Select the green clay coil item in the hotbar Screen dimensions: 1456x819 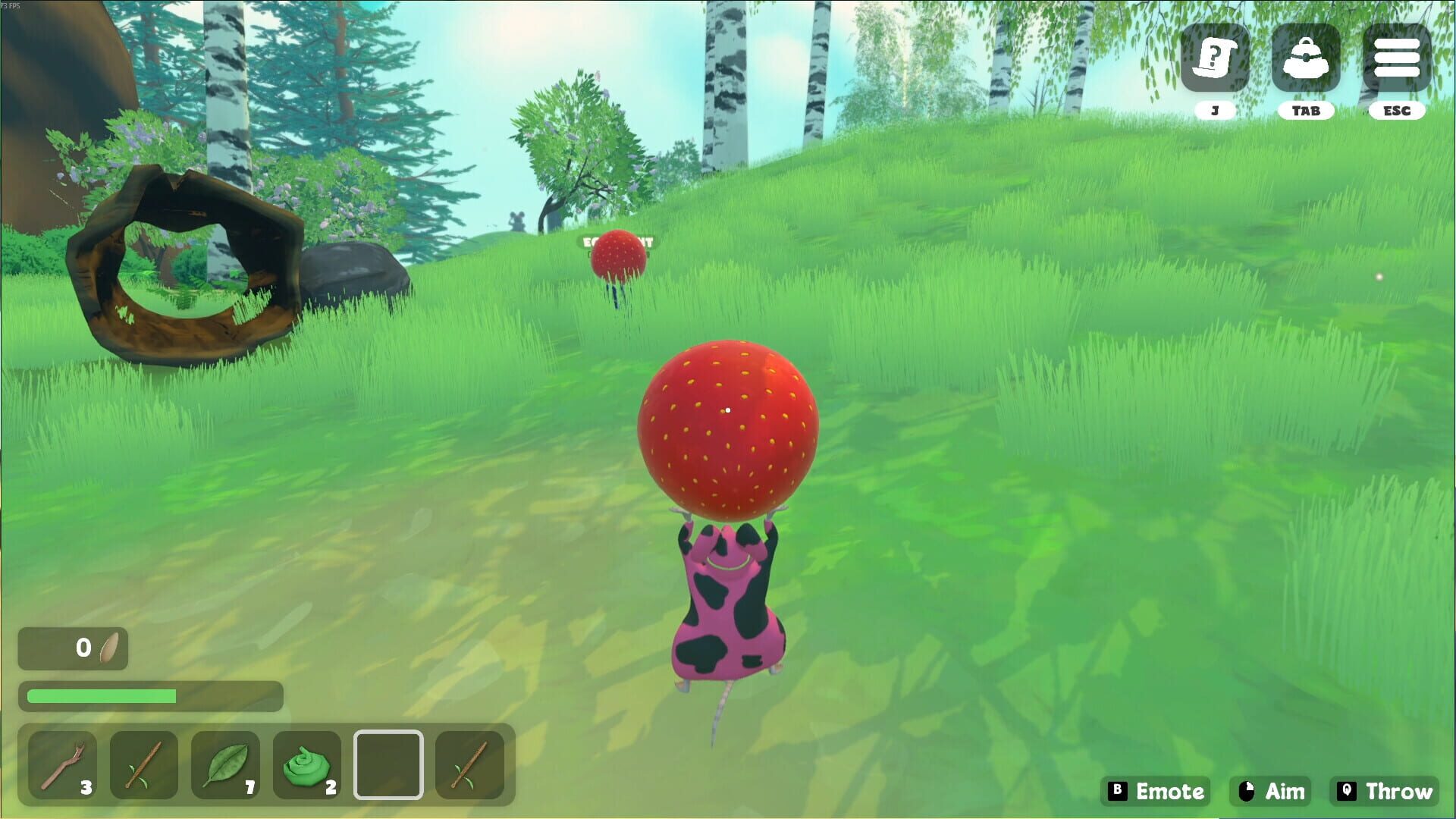[308, 764]
